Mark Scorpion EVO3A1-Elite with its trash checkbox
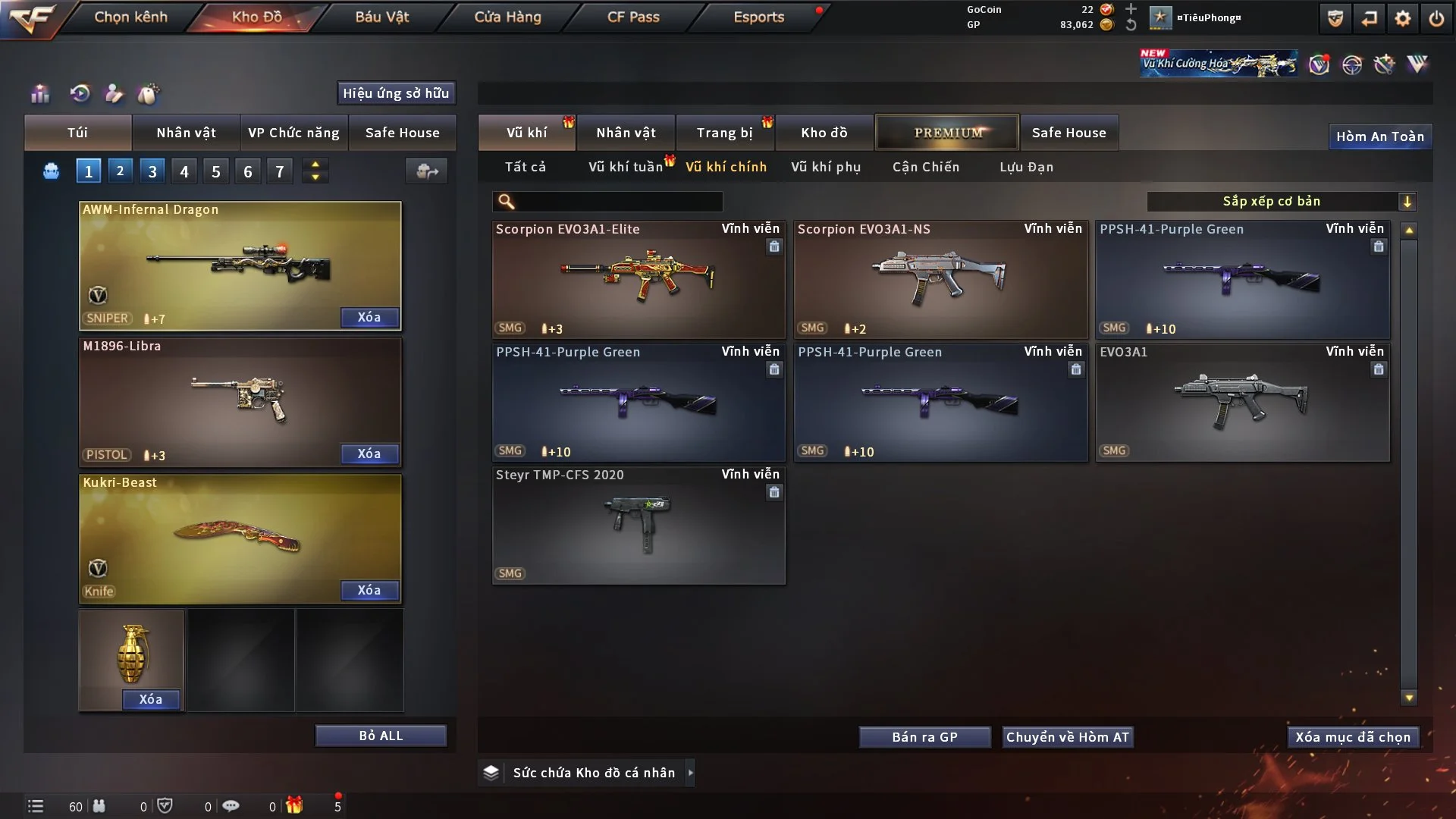The width and height of the screenshot is (1456, 819). coord(774,247)
